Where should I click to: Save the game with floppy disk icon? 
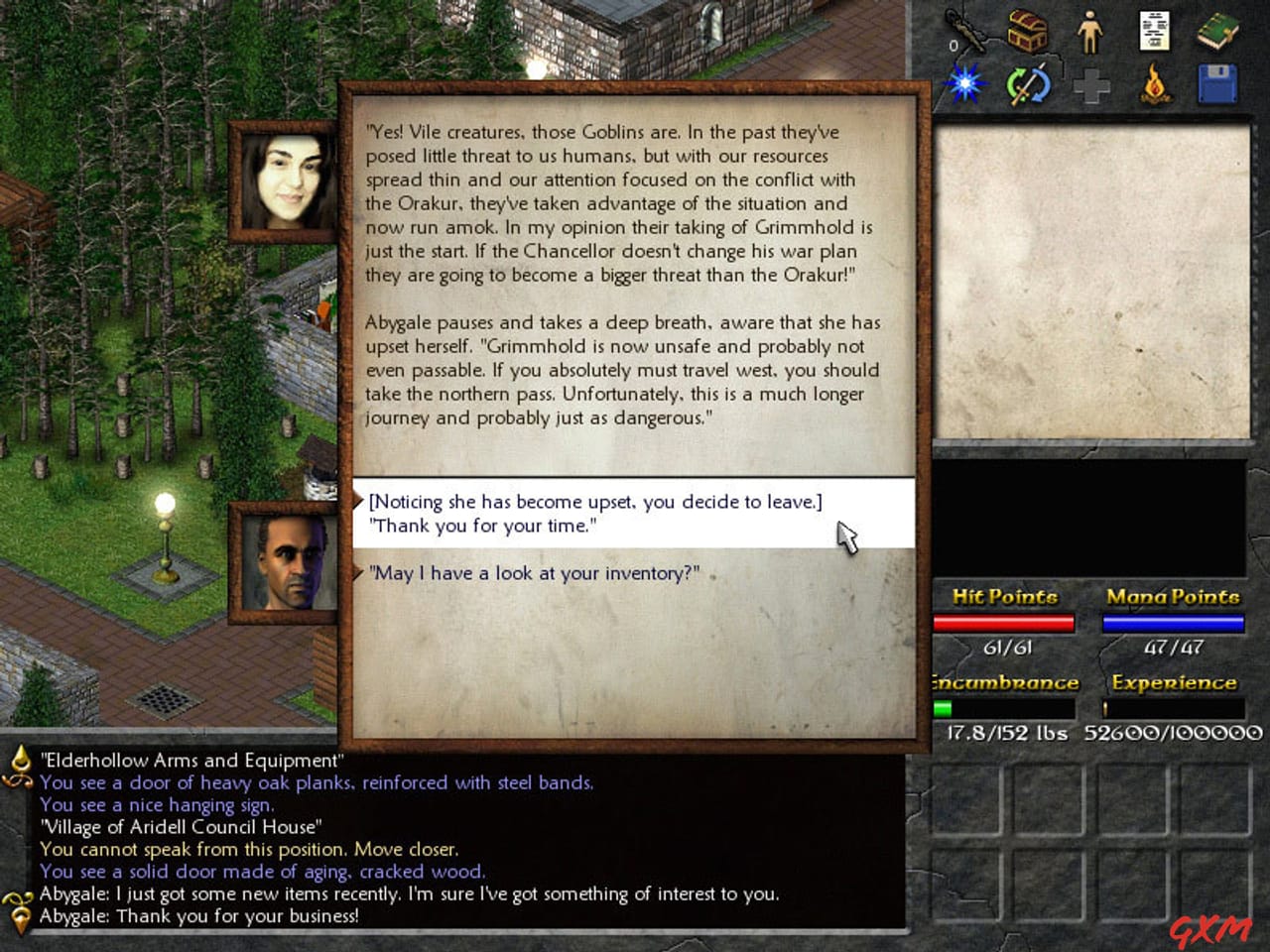(1217, 83)
